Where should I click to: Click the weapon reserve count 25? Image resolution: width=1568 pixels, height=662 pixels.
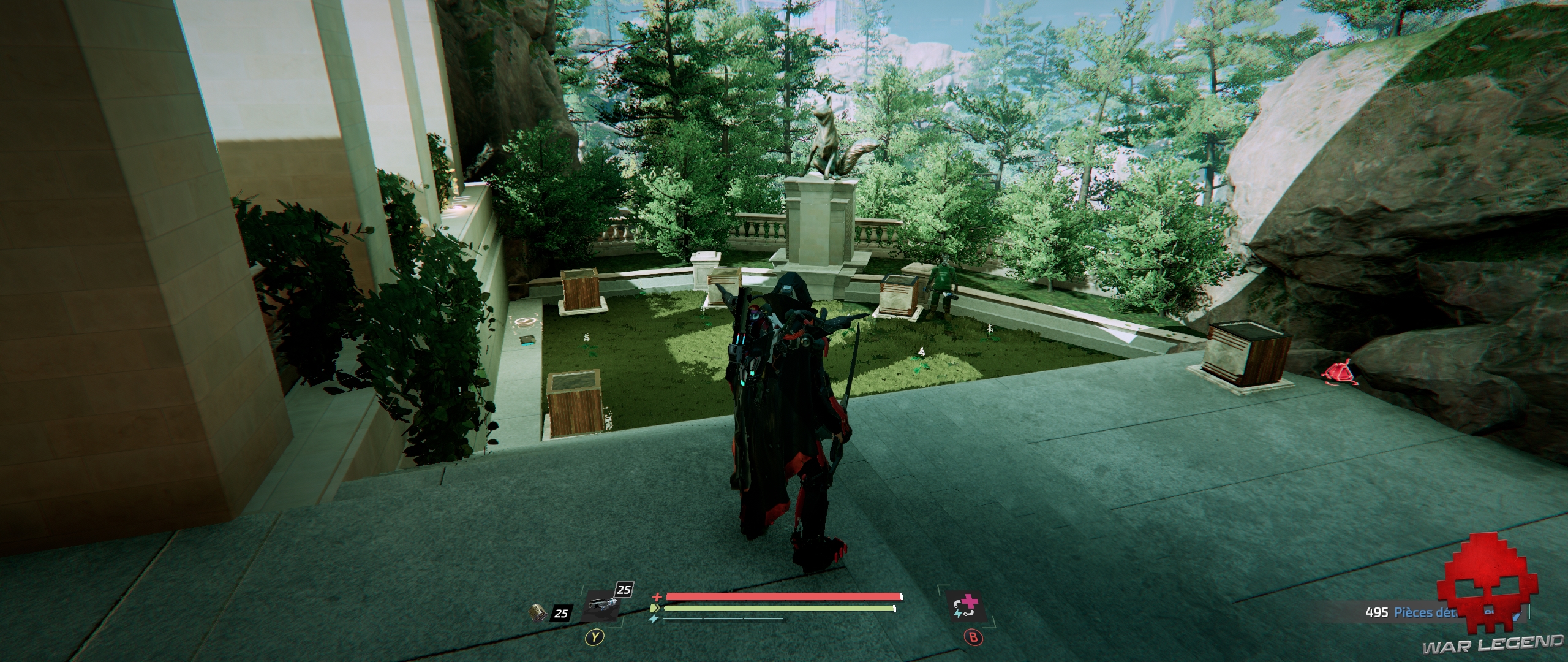coord(623,590)
